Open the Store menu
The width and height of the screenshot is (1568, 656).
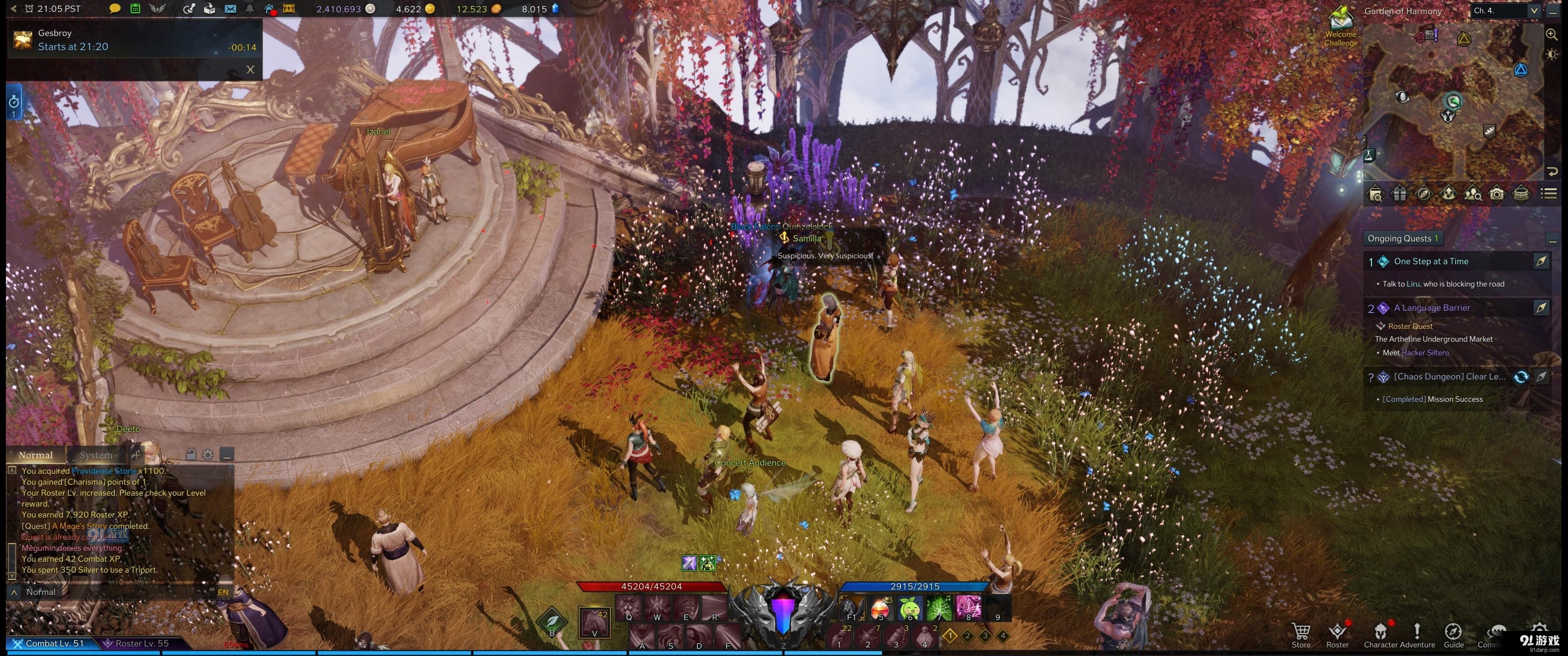[x=1301, y=634]
